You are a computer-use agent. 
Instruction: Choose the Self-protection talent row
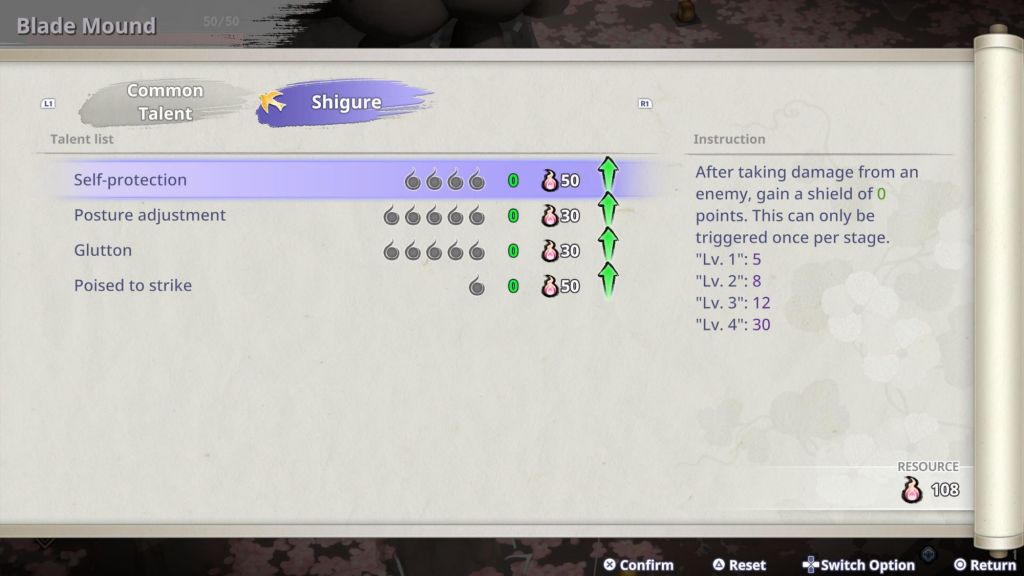130,180
